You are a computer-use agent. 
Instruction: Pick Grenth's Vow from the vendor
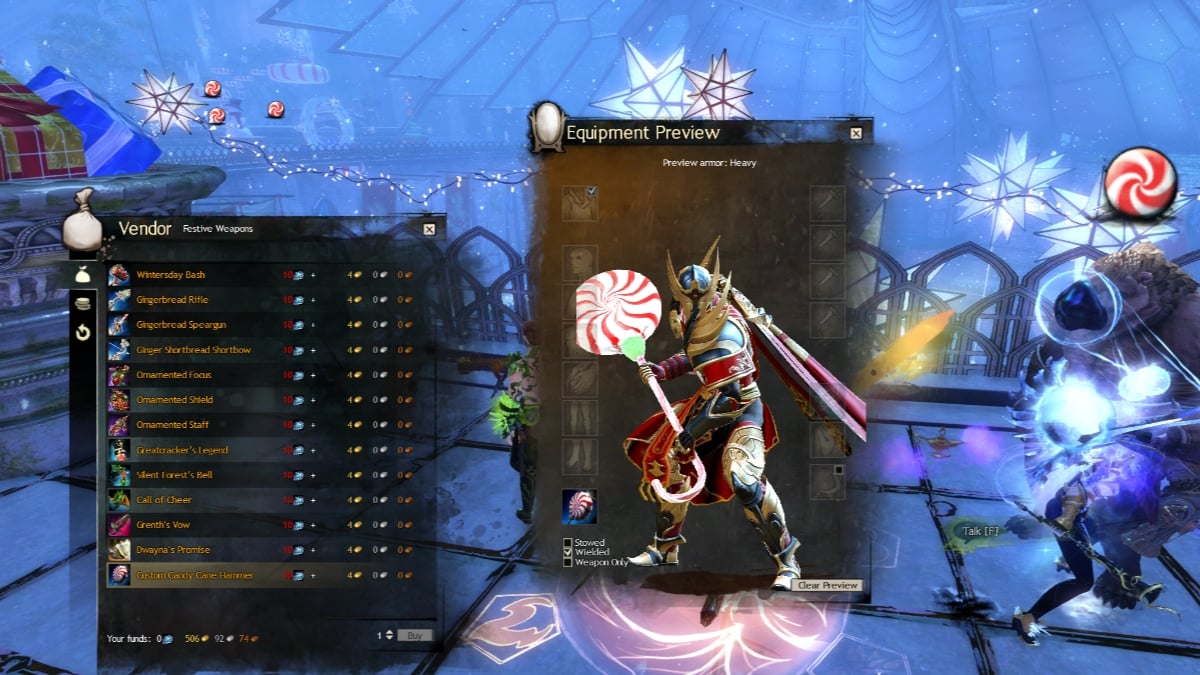click(x=163, y=525)
